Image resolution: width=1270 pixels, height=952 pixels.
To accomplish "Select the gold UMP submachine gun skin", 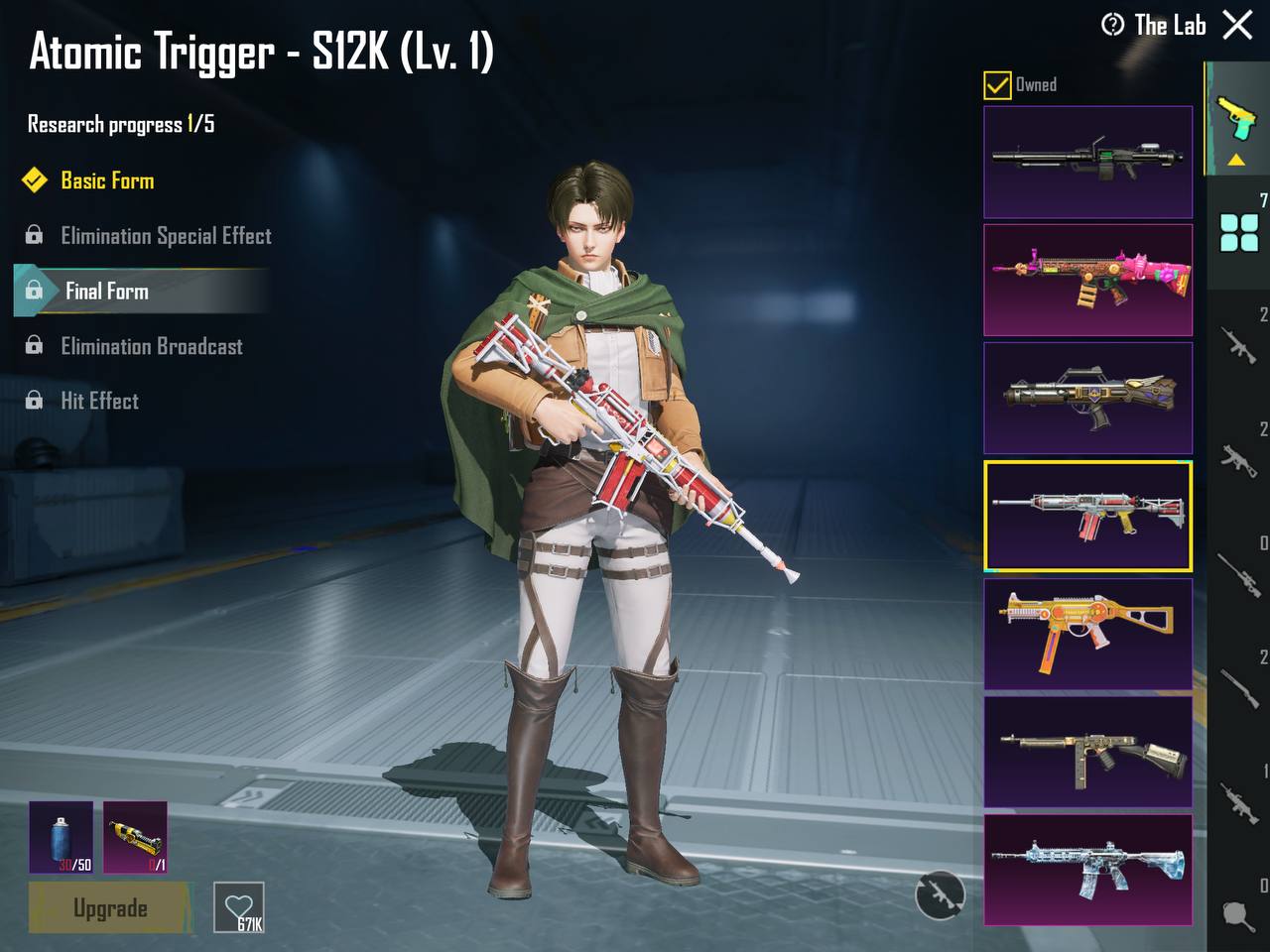I will 1087,634.
